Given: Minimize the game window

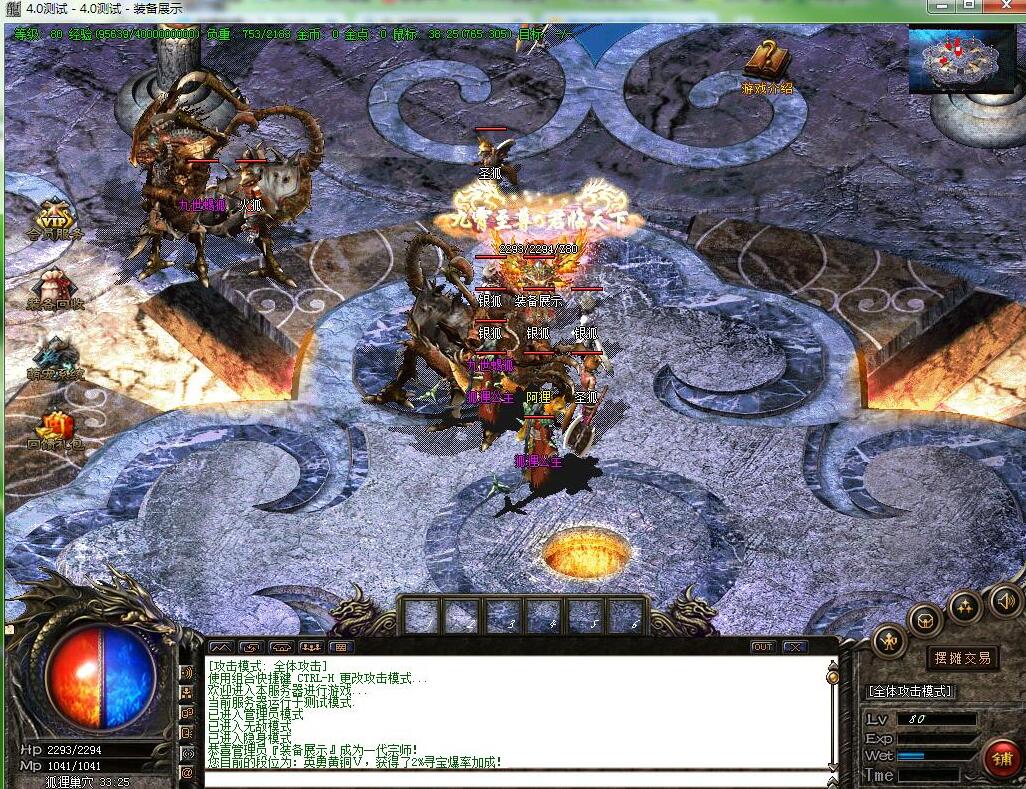Looking at the screenshot, I should click(940, 6).
